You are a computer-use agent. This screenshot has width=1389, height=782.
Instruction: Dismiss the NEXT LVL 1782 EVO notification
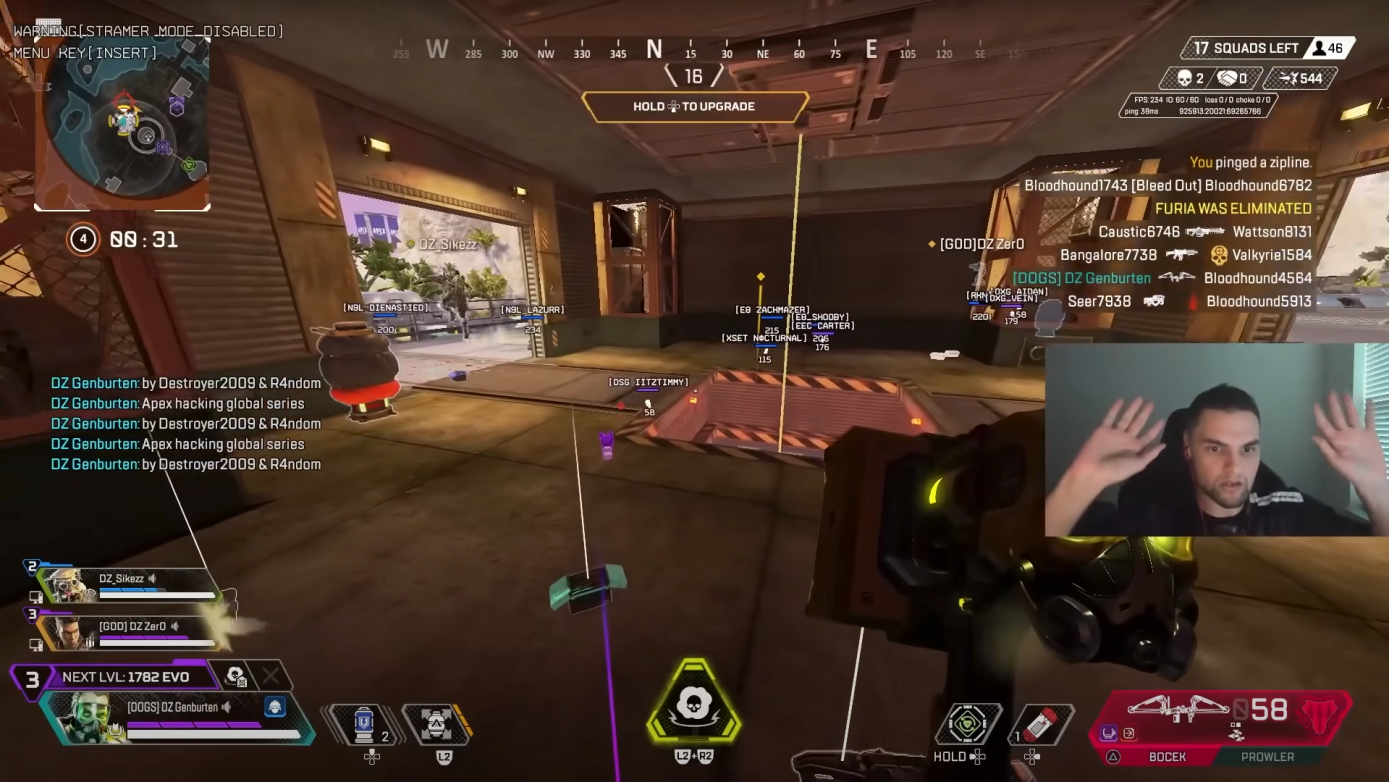(271, 676)
